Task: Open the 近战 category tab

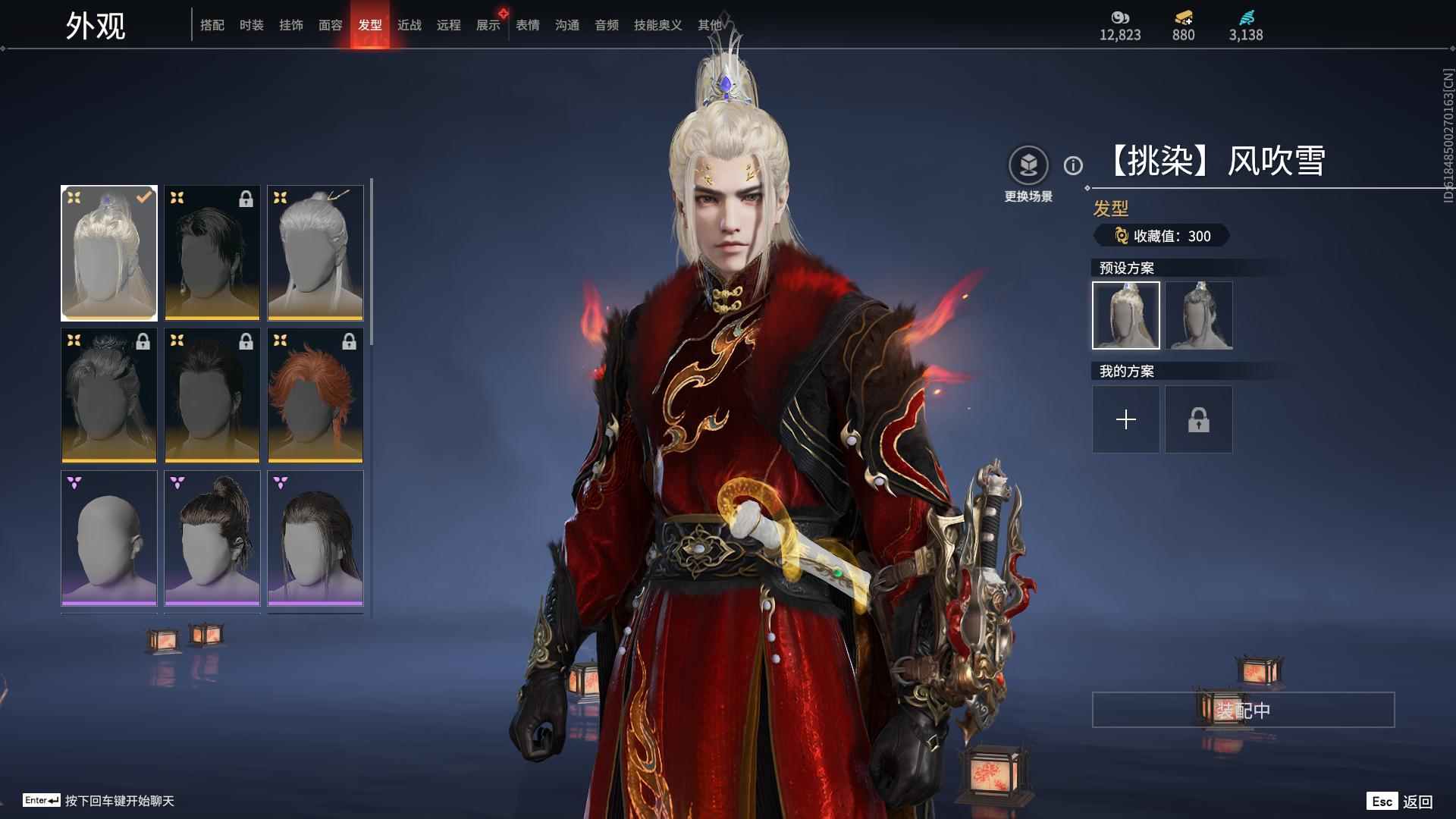Action: 409,25
